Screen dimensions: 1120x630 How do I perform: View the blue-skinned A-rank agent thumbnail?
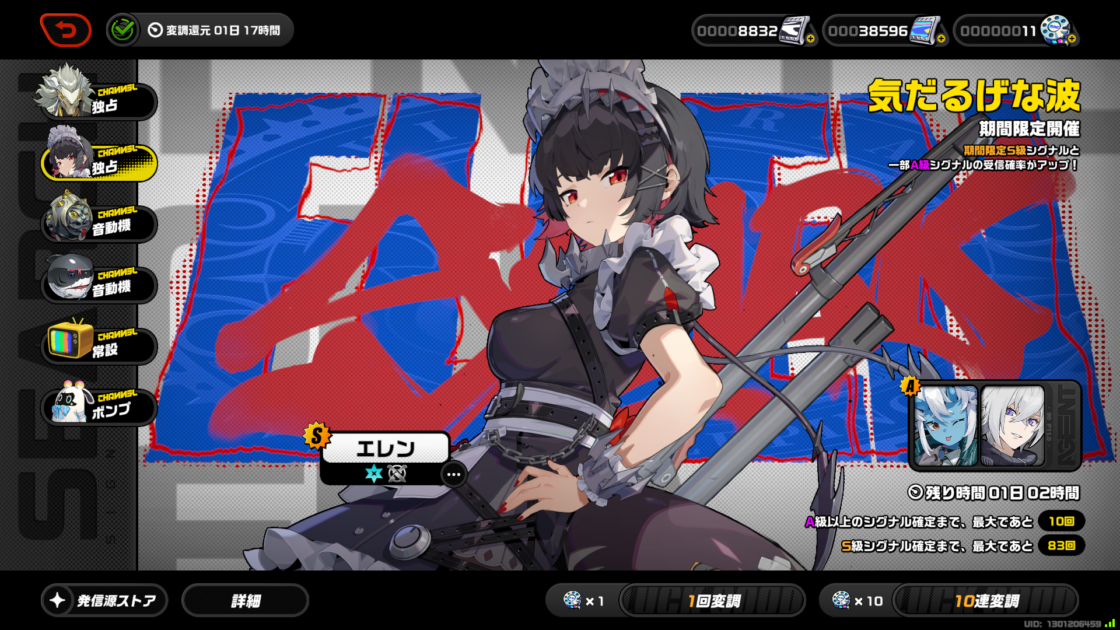coord(945,425)
